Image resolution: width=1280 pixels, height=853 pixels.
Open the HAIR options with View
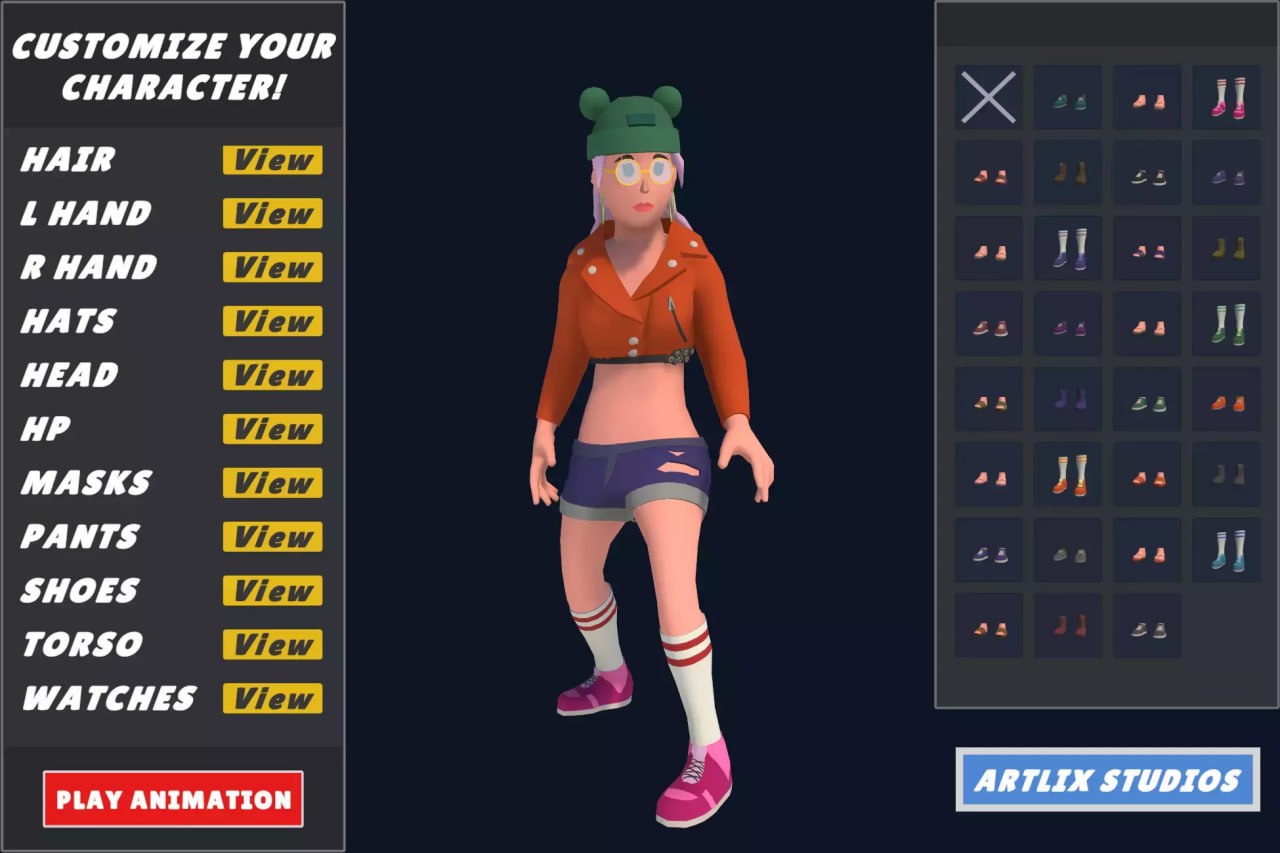click(271, 159)
